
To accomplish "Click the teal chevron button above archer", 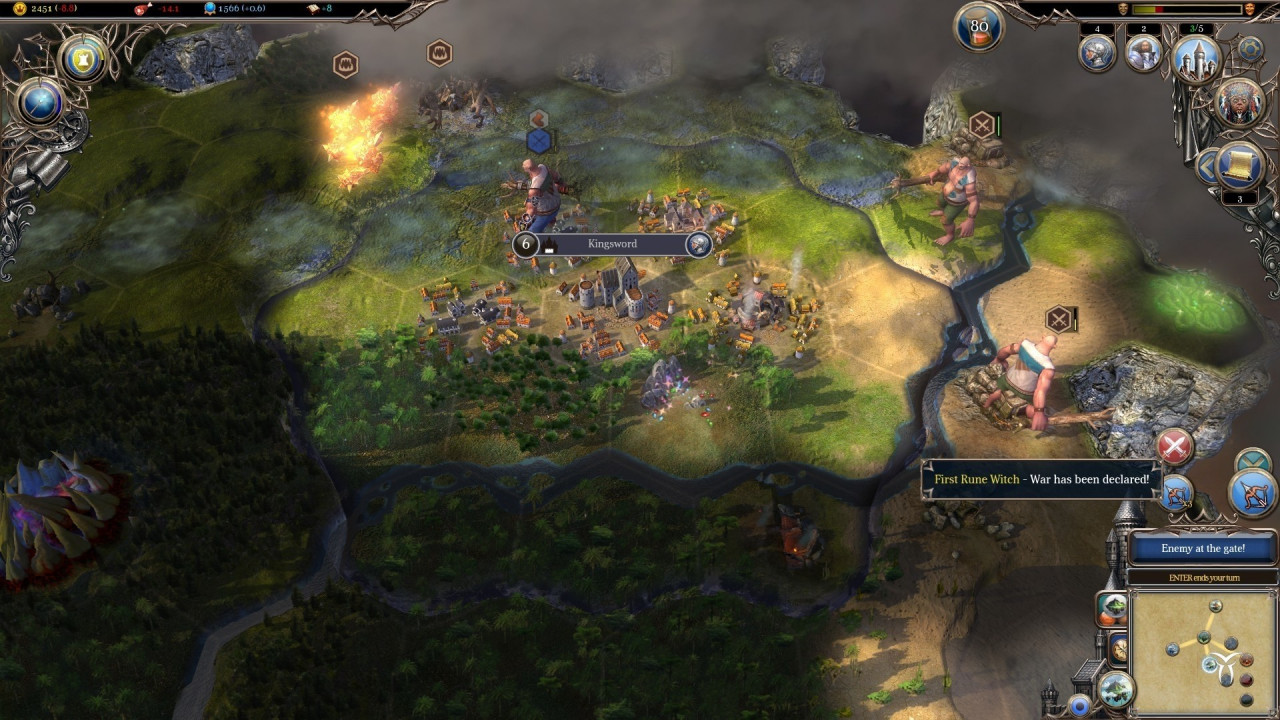I will pyautogui.click(x=1252, y=461).
